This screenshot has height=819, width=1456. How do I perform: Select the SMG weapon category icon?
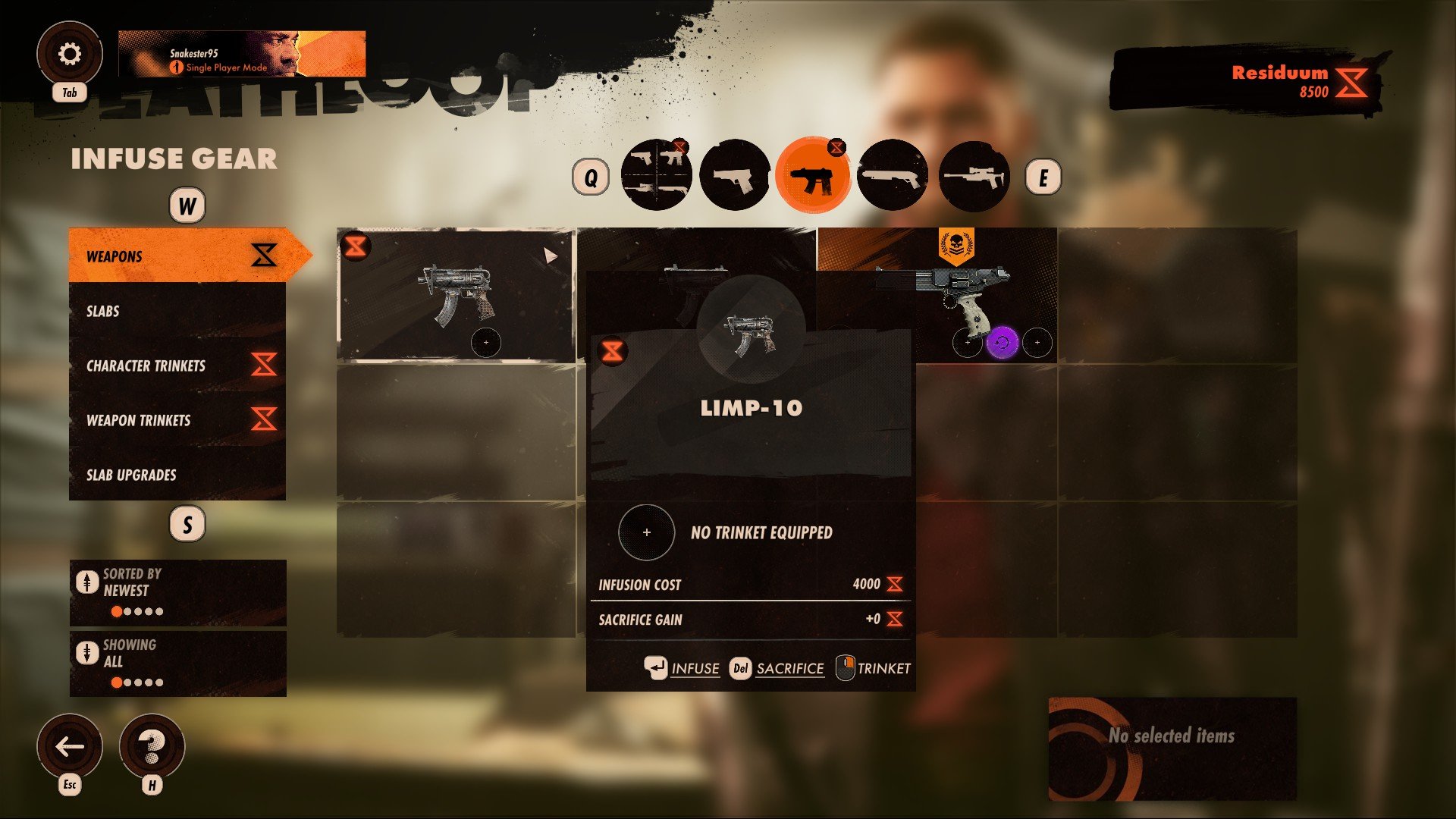coord(814,175)
